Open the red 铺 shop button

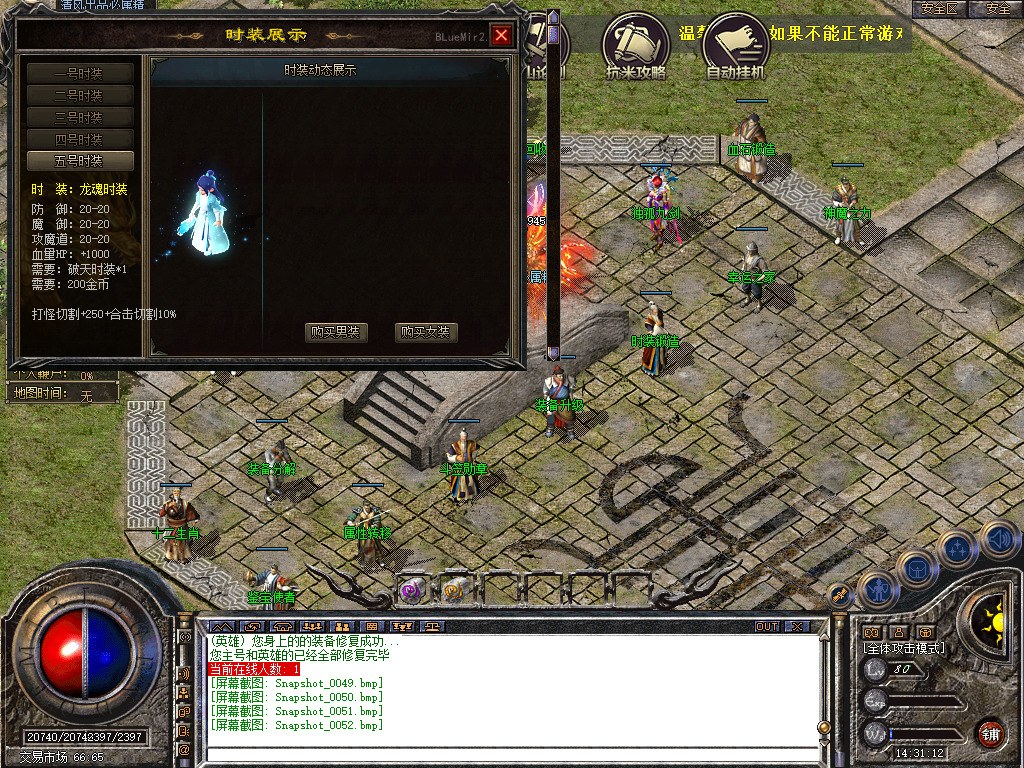990,733
